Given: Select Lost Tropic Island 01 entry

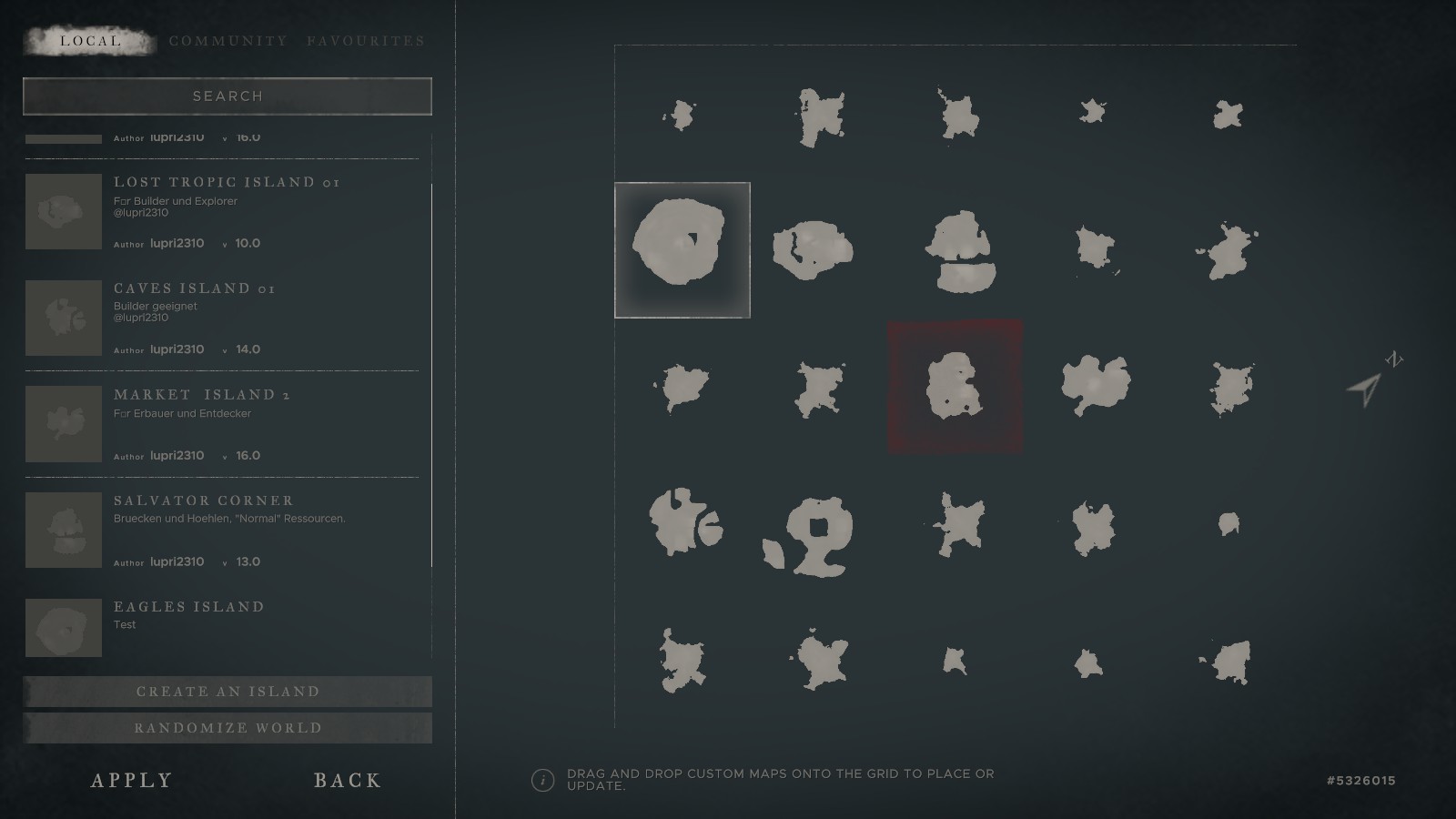Looking at the screenshot, I should (227, 183).
